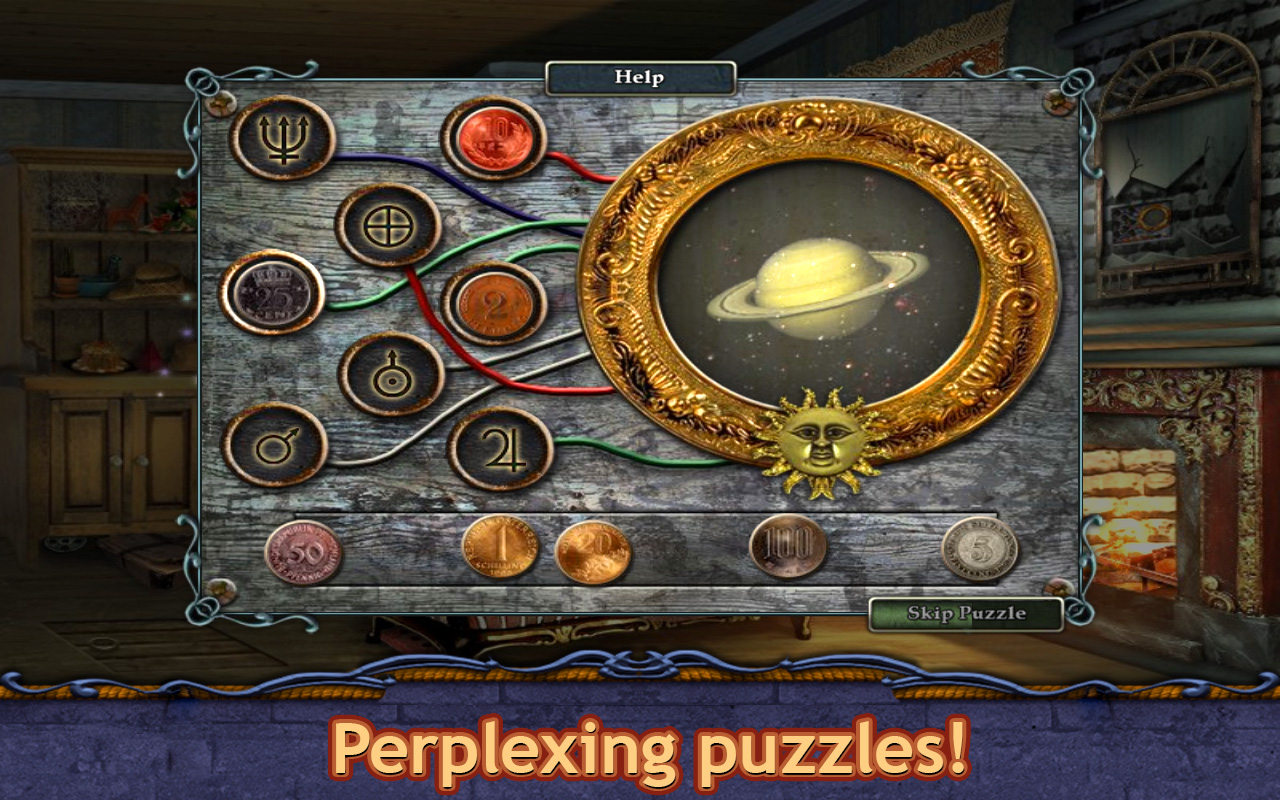1280x800 pixels.
Task: Select the silver 5 cent coin
Action: click(983, 548)
